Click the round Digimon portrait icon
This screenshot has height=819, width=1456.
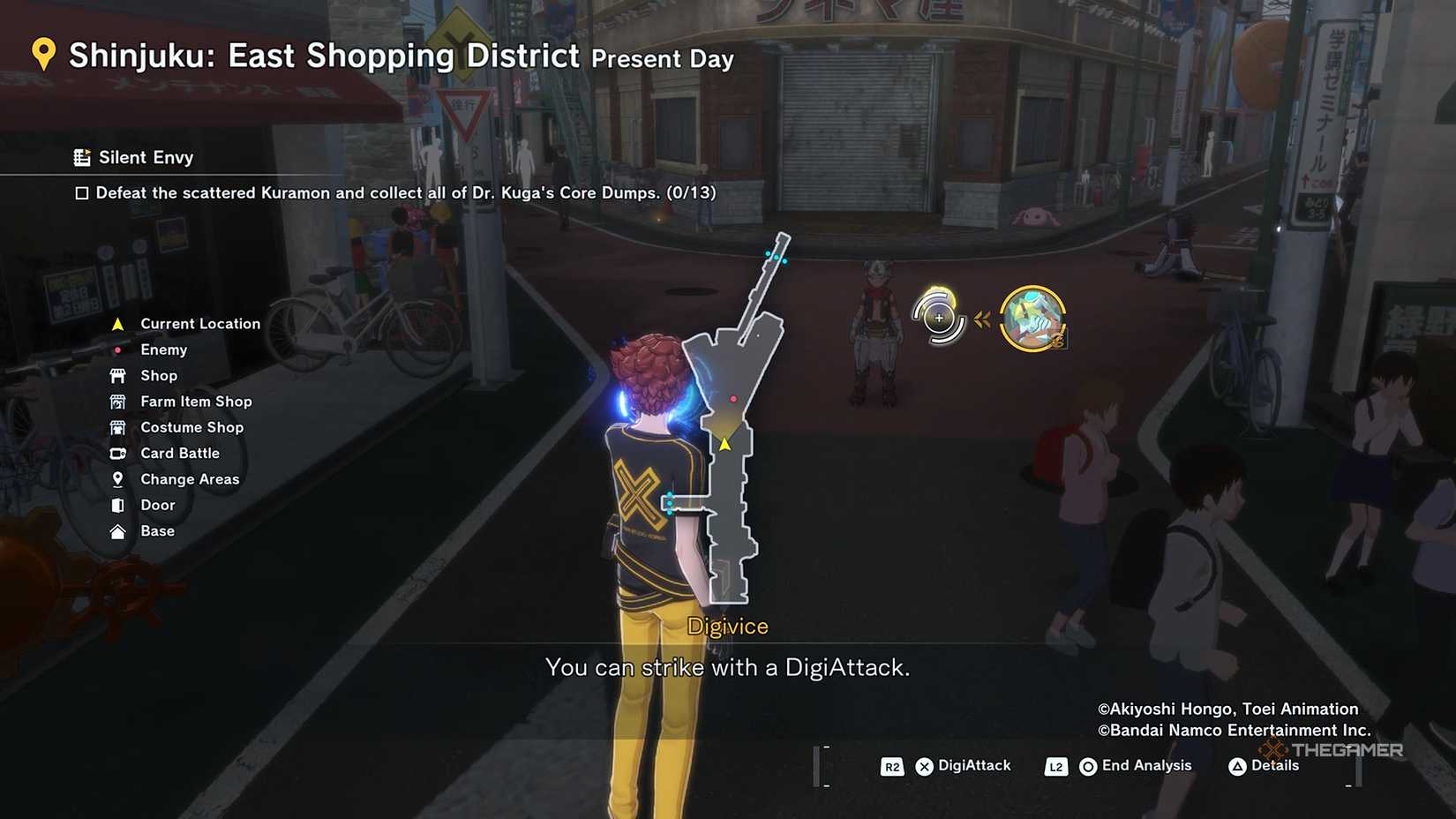pos(1032,319)
